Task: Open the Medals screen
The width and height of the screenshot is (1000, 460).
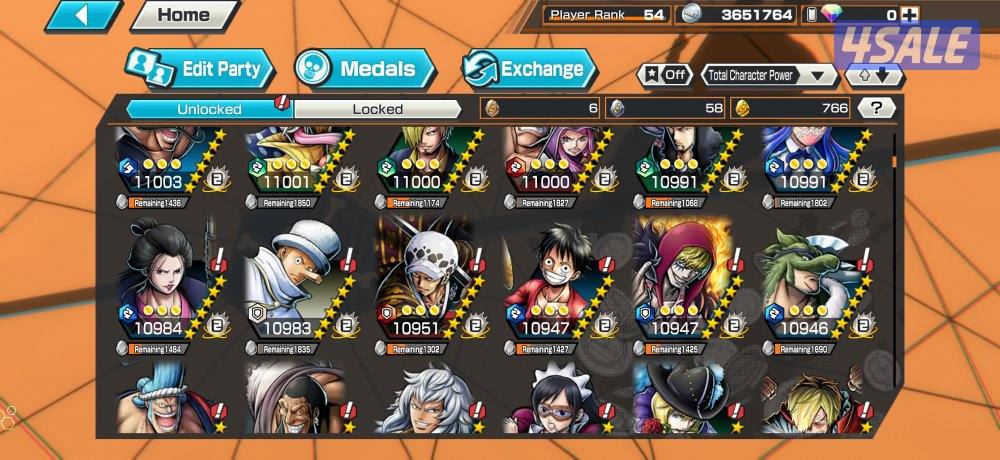Action: click(x=366, y=69)
